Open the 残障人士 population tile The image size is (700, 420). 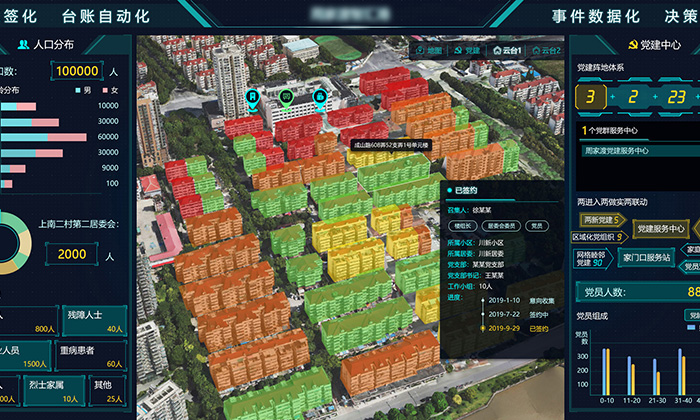point(93,319)
